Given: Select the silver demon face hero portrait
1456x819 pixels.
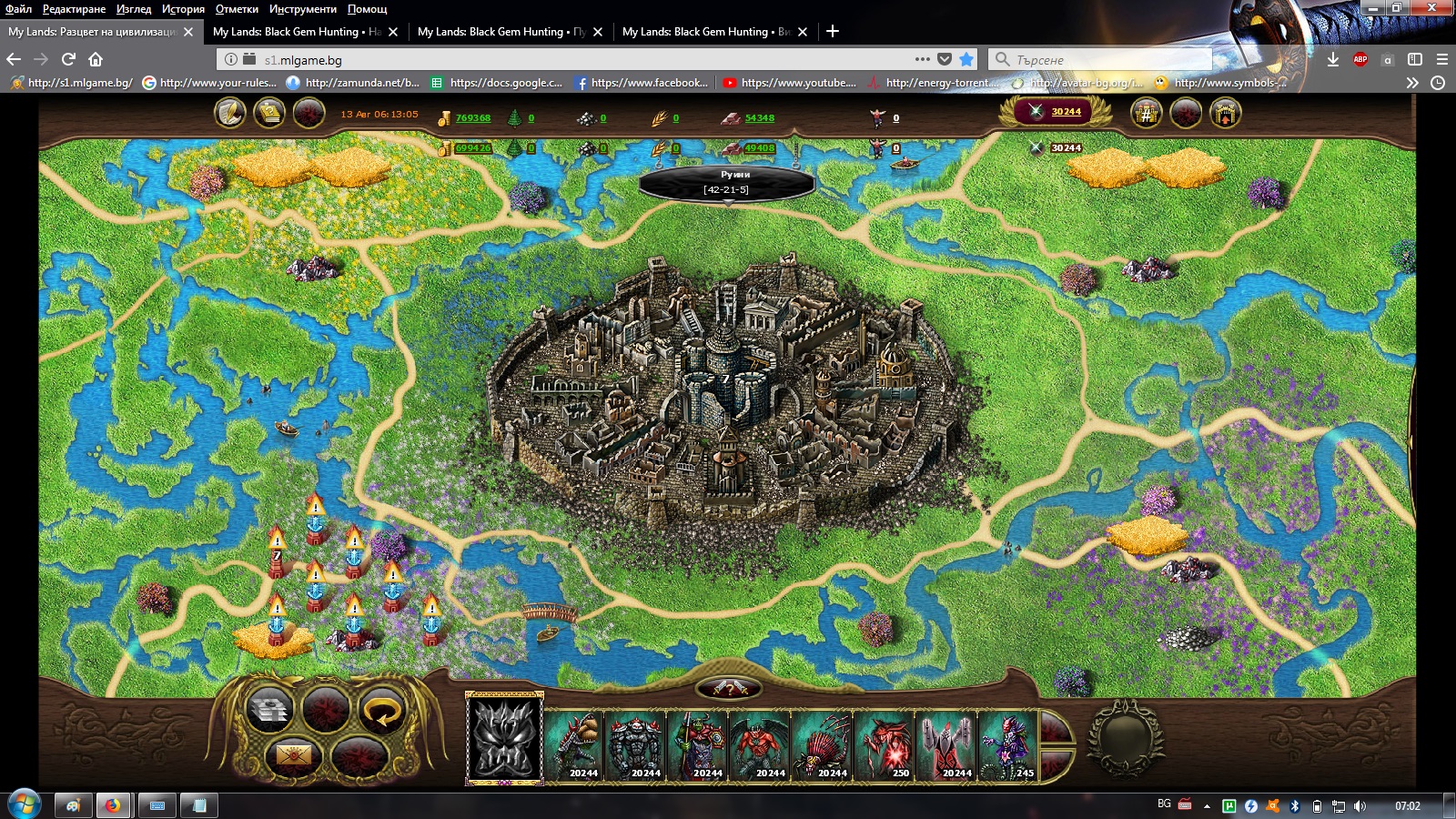Looking at the screenshot, I should 504,738.
